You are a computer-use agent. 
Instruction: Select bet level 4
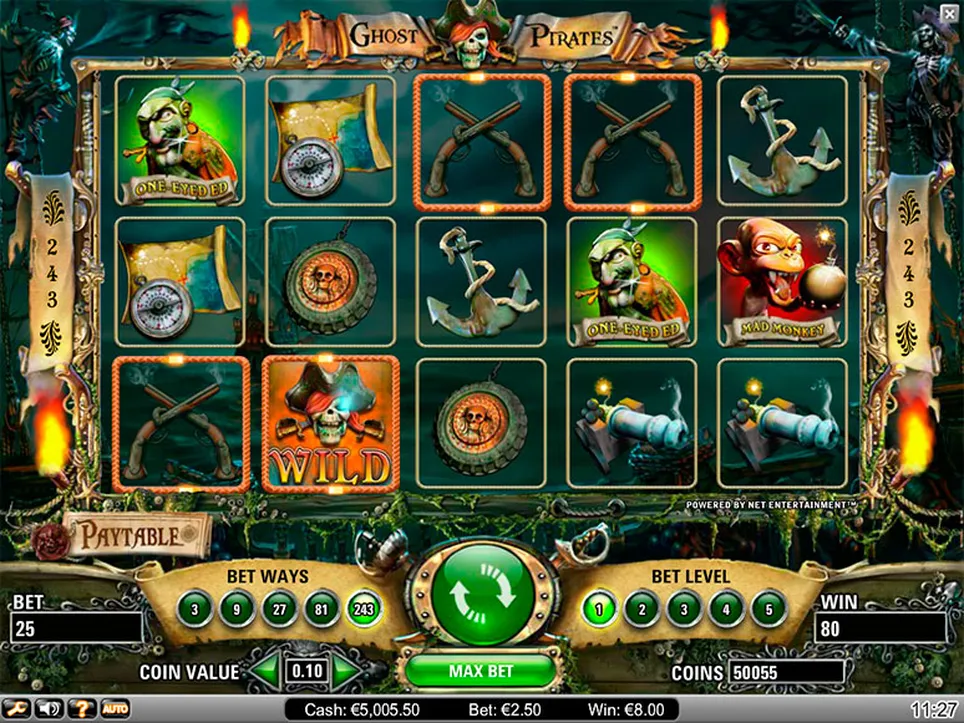point(726,606)
